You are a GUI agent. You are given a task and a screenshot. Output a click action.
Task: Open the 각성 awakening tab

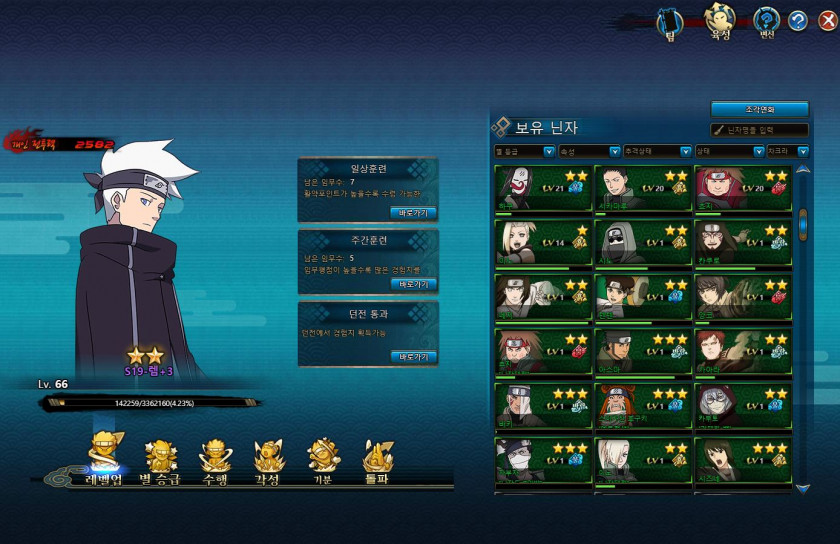(x=269, y=461)
